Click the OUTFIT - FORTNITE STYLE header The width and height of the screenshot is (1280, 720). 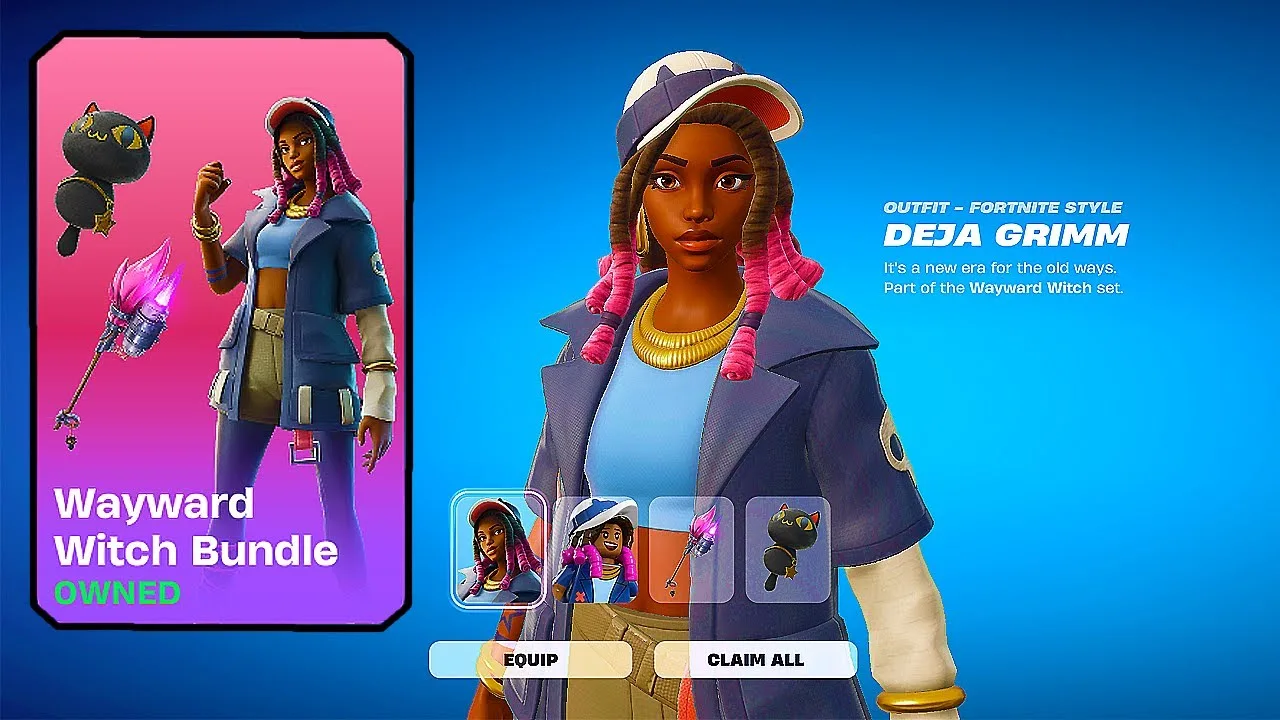1004,208
